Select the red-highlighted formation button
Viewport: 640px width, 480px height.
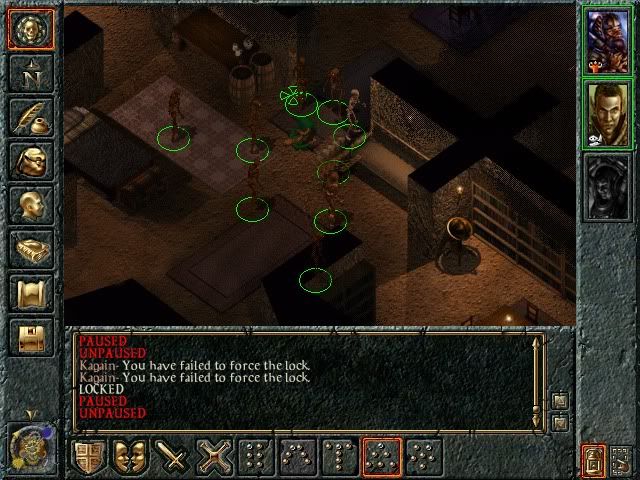tap(382, 457)
